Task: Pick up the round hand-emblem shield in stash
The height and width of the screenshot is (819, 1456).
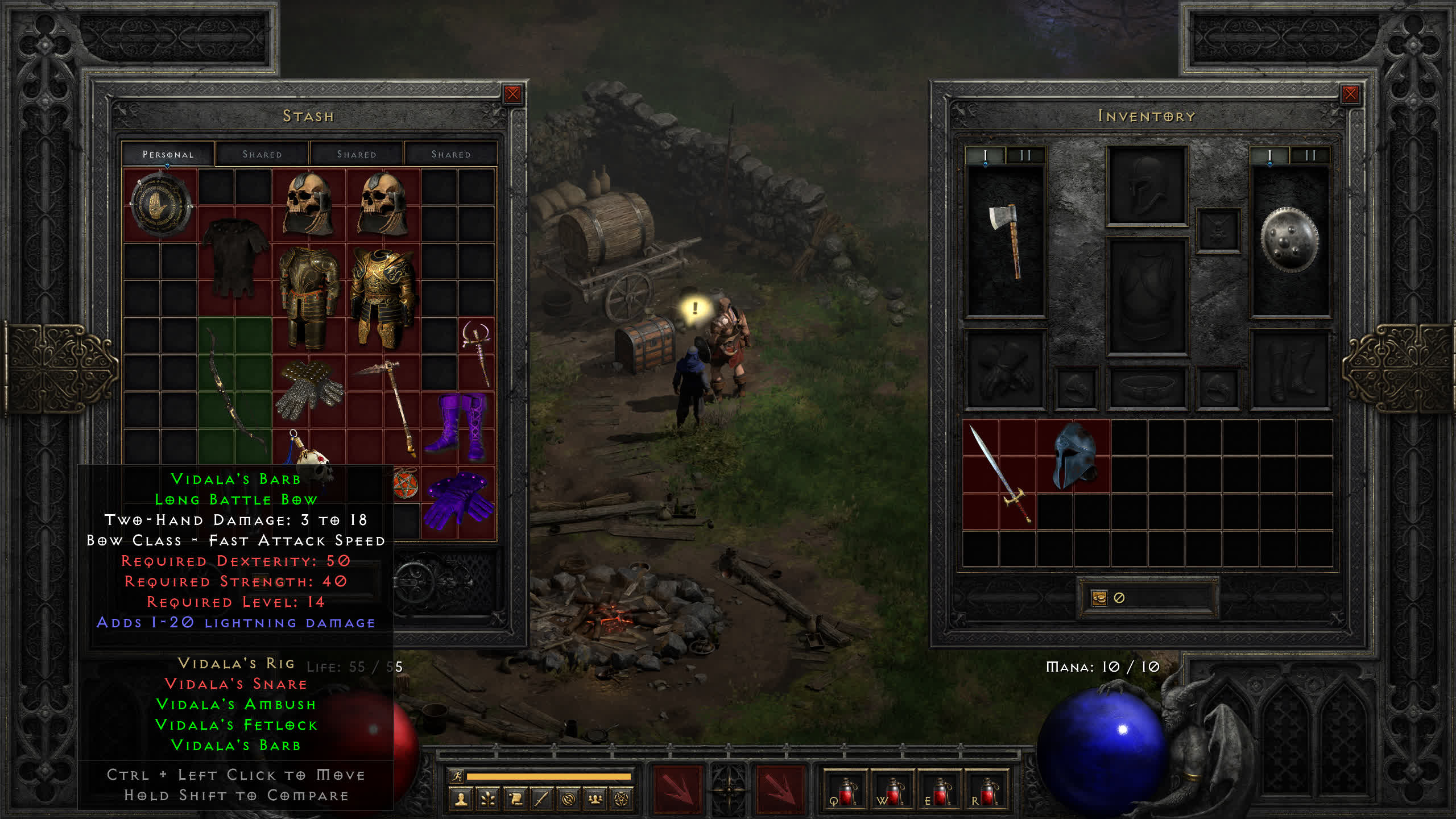Action: pyautogui.click(x=160, y=205)
